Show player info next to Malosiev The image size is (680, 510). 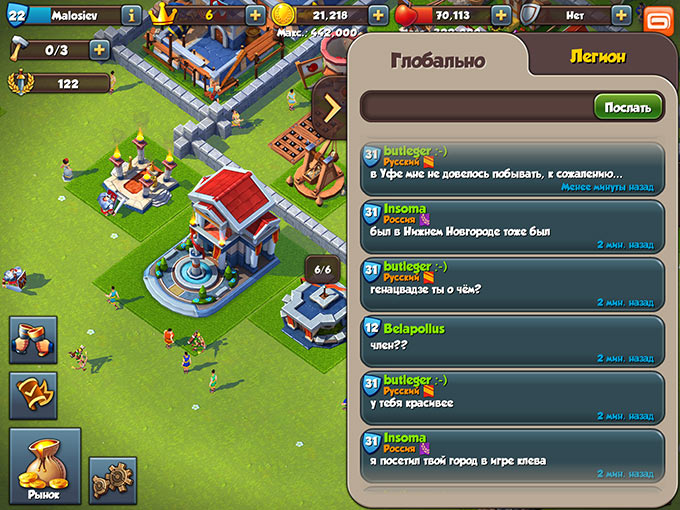131,15
